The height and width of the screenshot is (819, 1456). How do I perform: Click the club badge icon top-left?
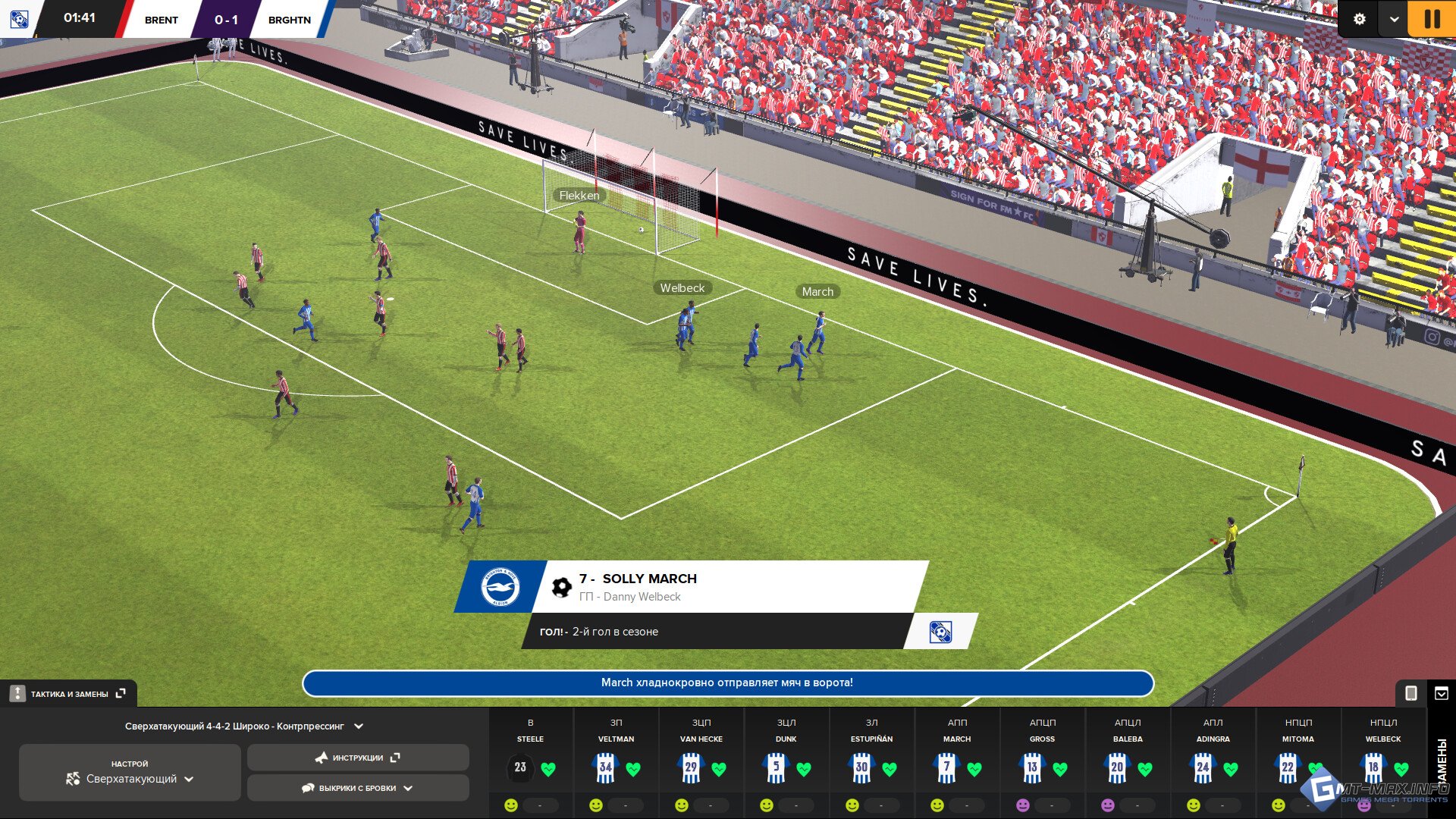pyautogui.click(x=19, y=19)
